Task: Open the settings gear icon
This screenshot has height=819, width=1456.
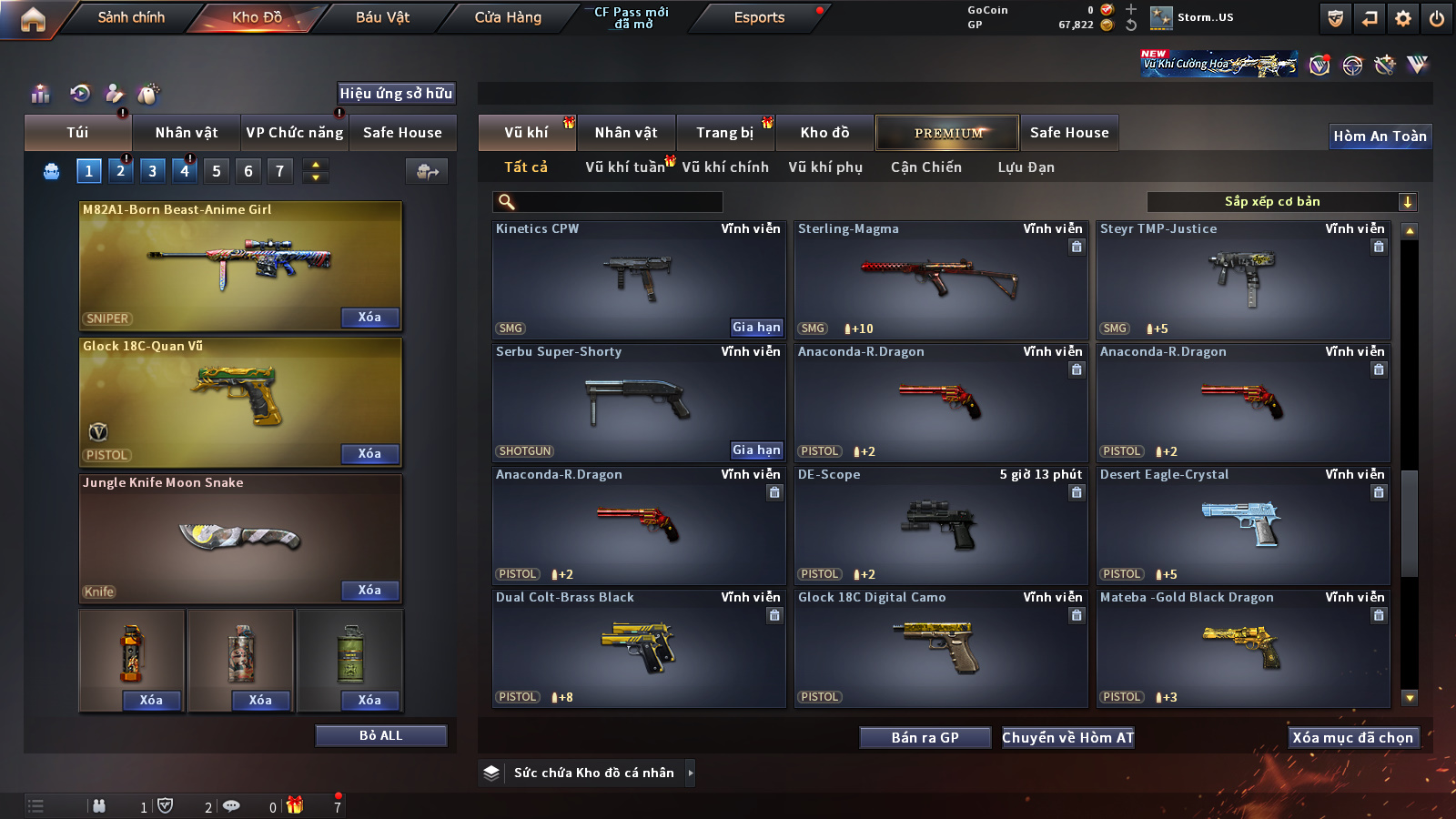Action: (1403, 18)
